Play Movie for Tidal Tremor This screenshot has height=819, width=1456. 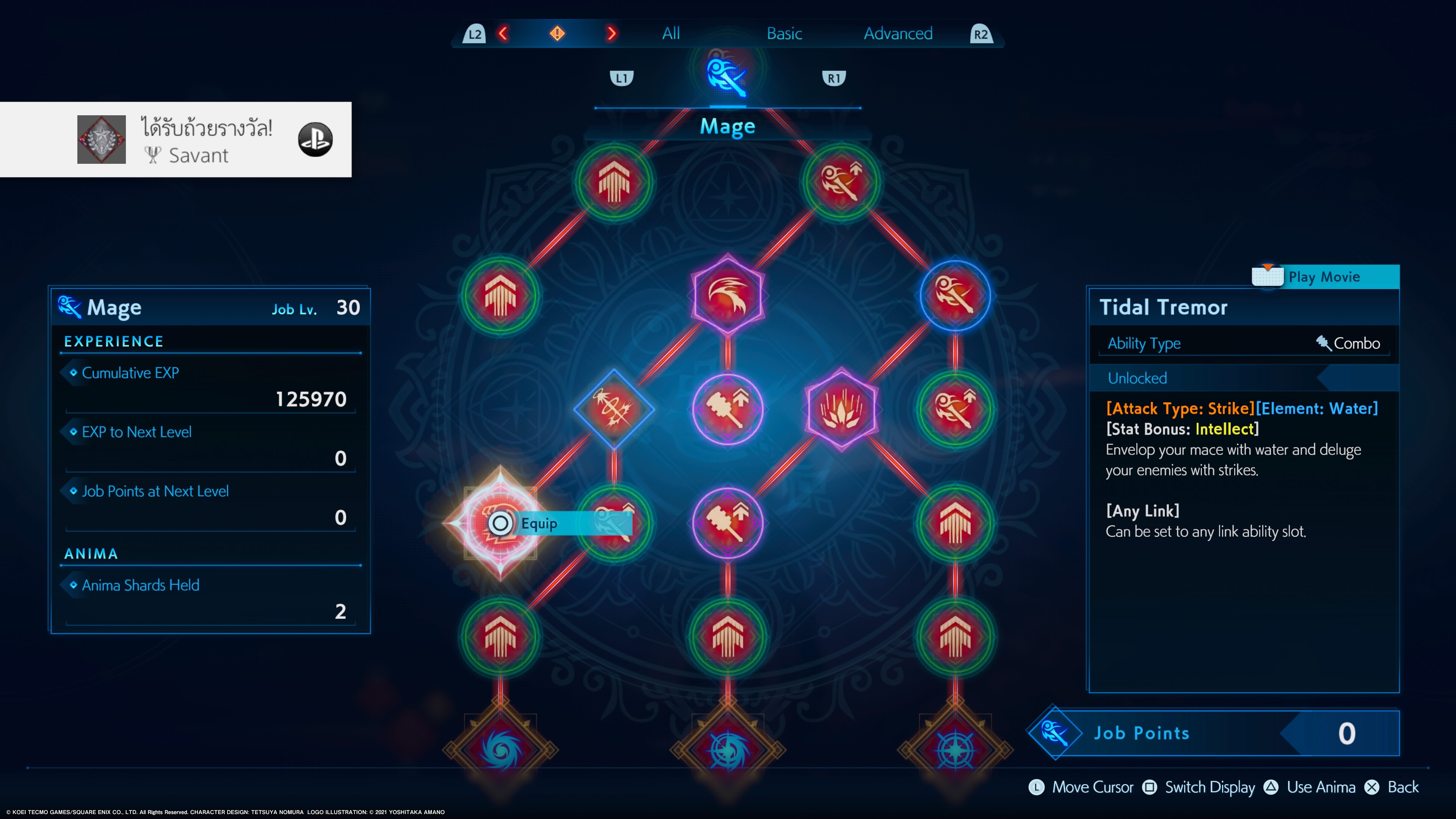pos(1324,277)
